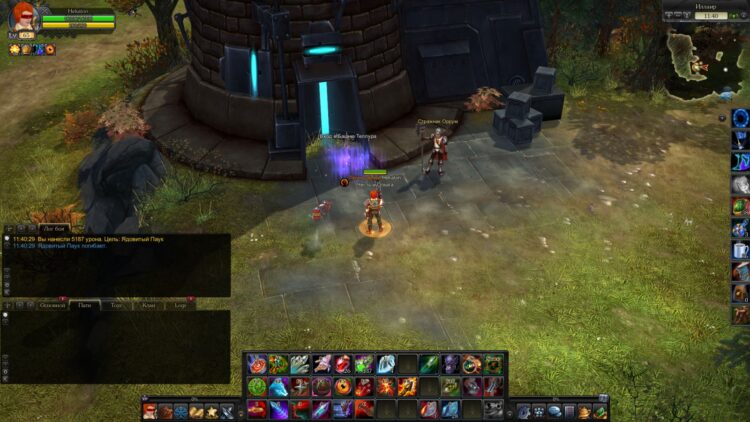This screenshot has height=422, width=750.
Task: Activate the green clock skill icon
Action: tap(257, 387)
